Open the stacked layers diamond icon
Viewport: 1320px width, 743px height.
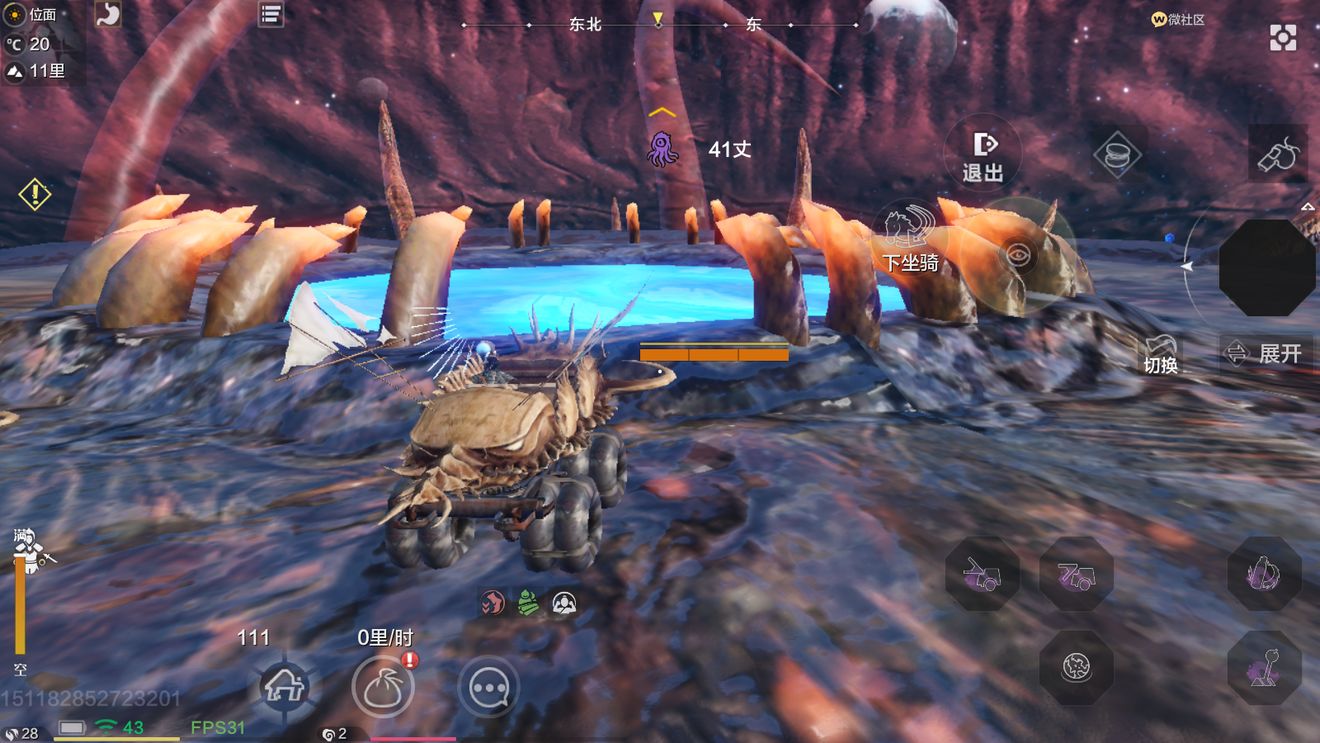pyautogui.click(x=1118, y=153)
